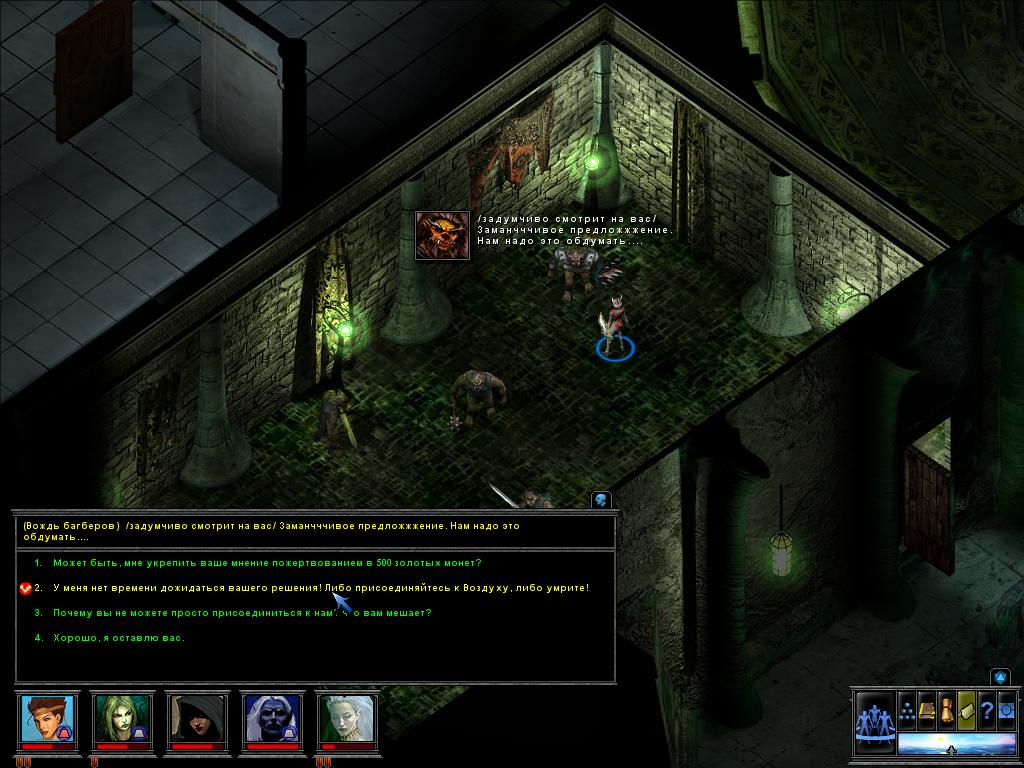Click the bronze bell rest icon
Screen dimensions: 1024x768
pos(947,709)
